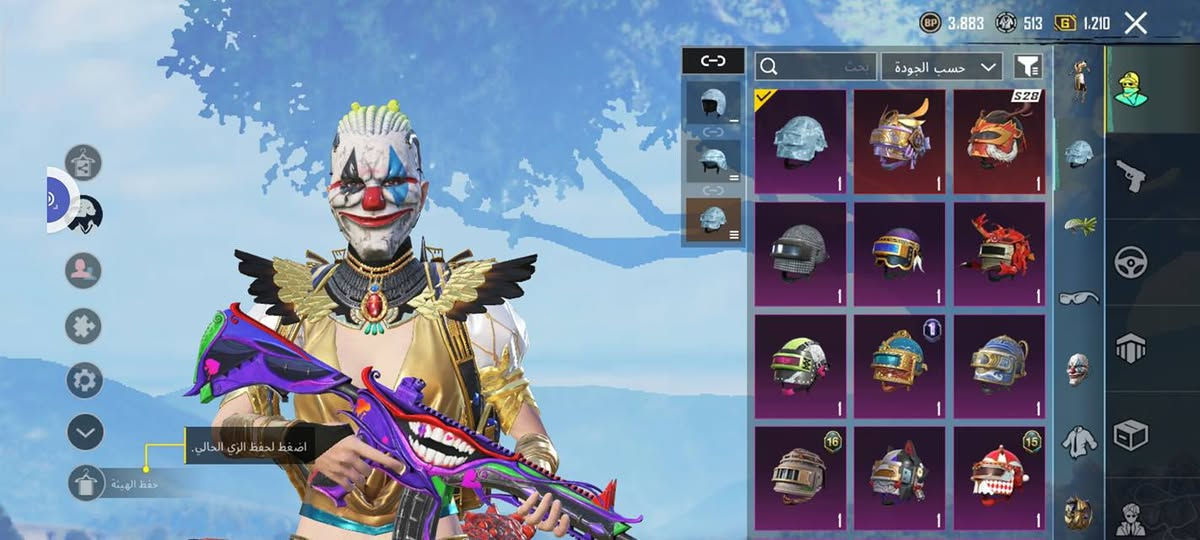The image size is (1200, 540).
Task: Choose the helmet with the 16 badge
Action: [x=800, y=476]
